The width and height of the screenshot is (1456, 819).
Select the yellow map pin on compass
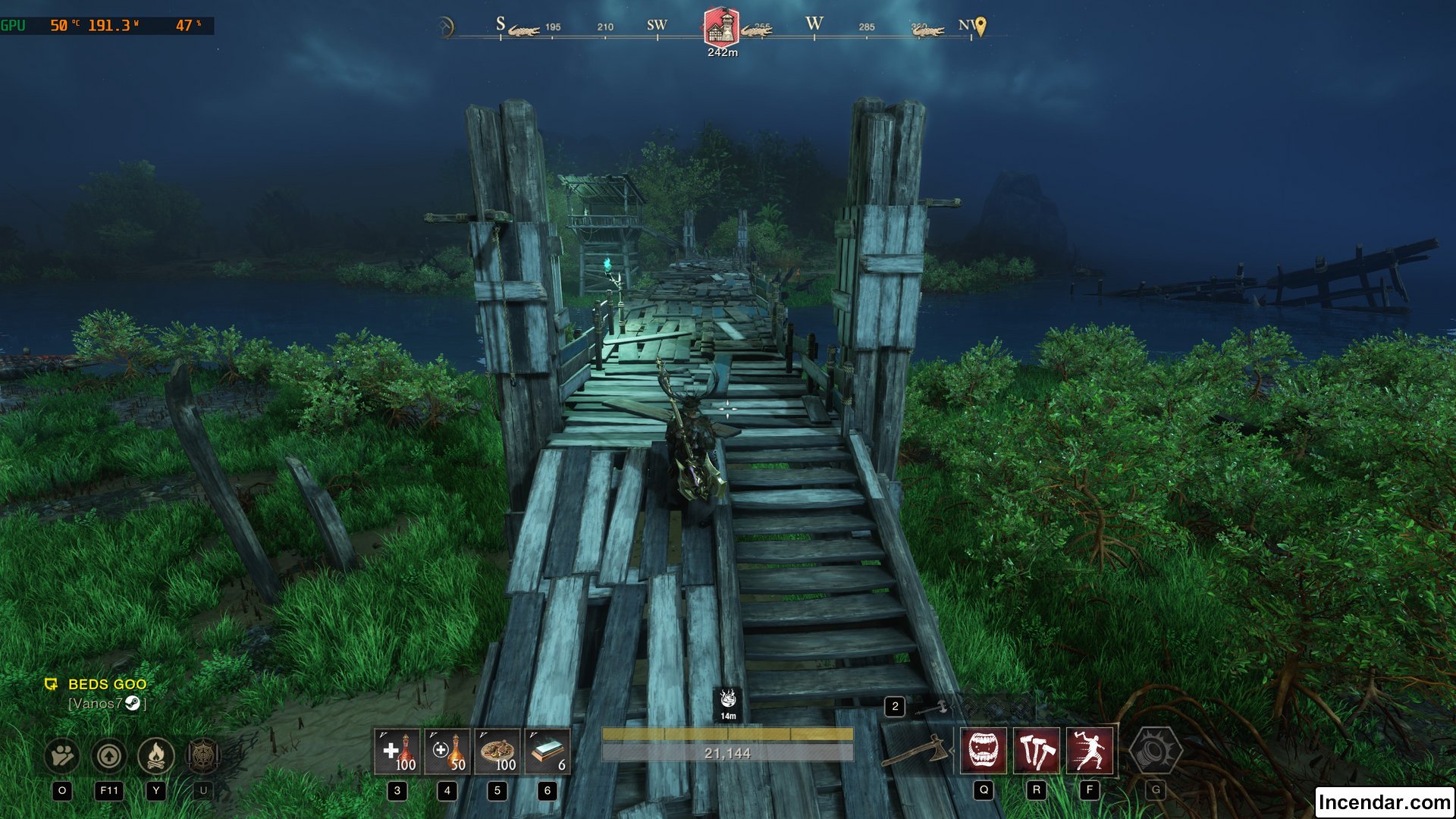[981, 27]
